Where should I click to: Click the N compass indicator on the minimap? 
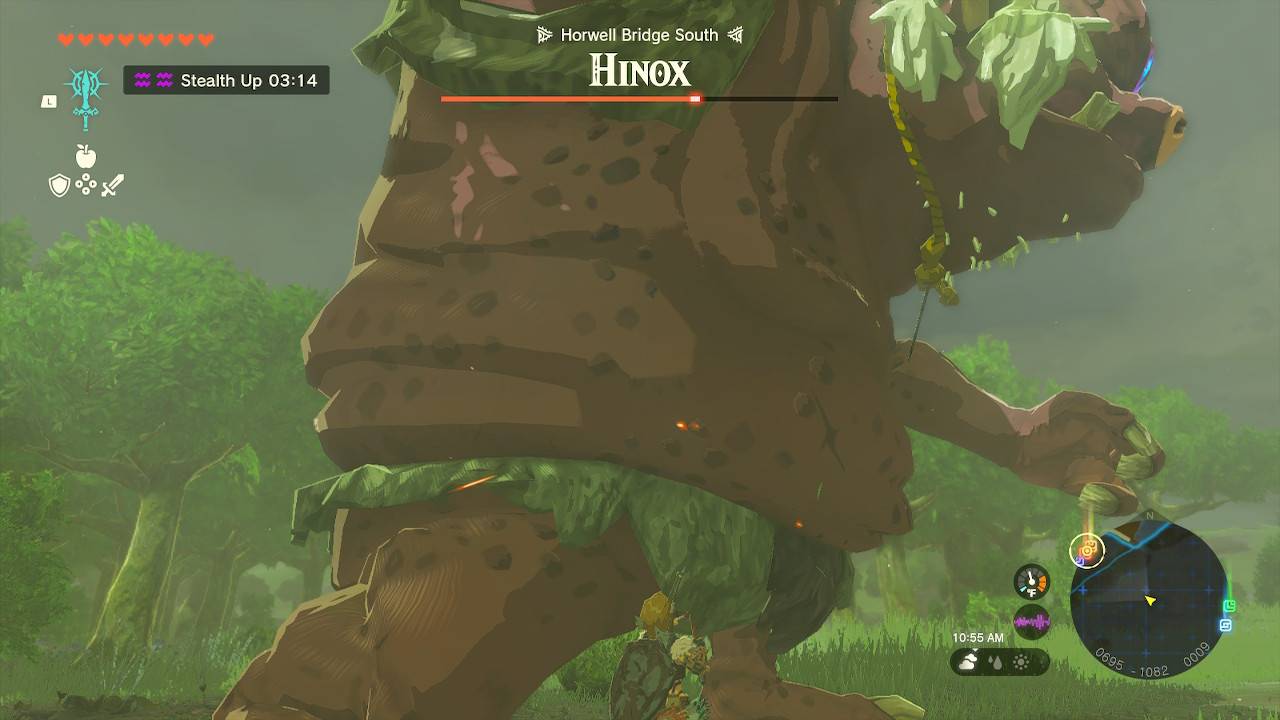1150,516
